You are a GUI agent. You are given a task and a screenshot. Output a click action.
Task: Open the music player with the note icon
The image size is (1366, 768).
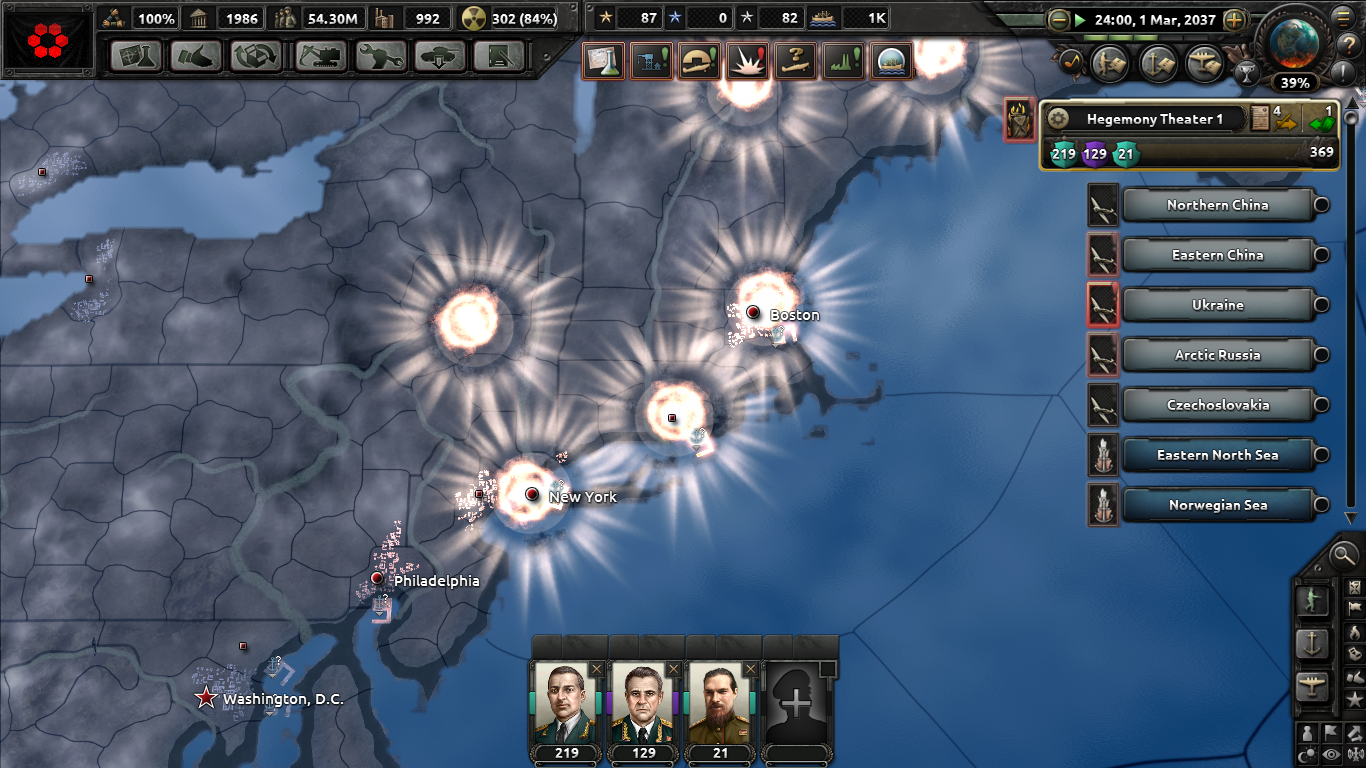(1071, 62)
